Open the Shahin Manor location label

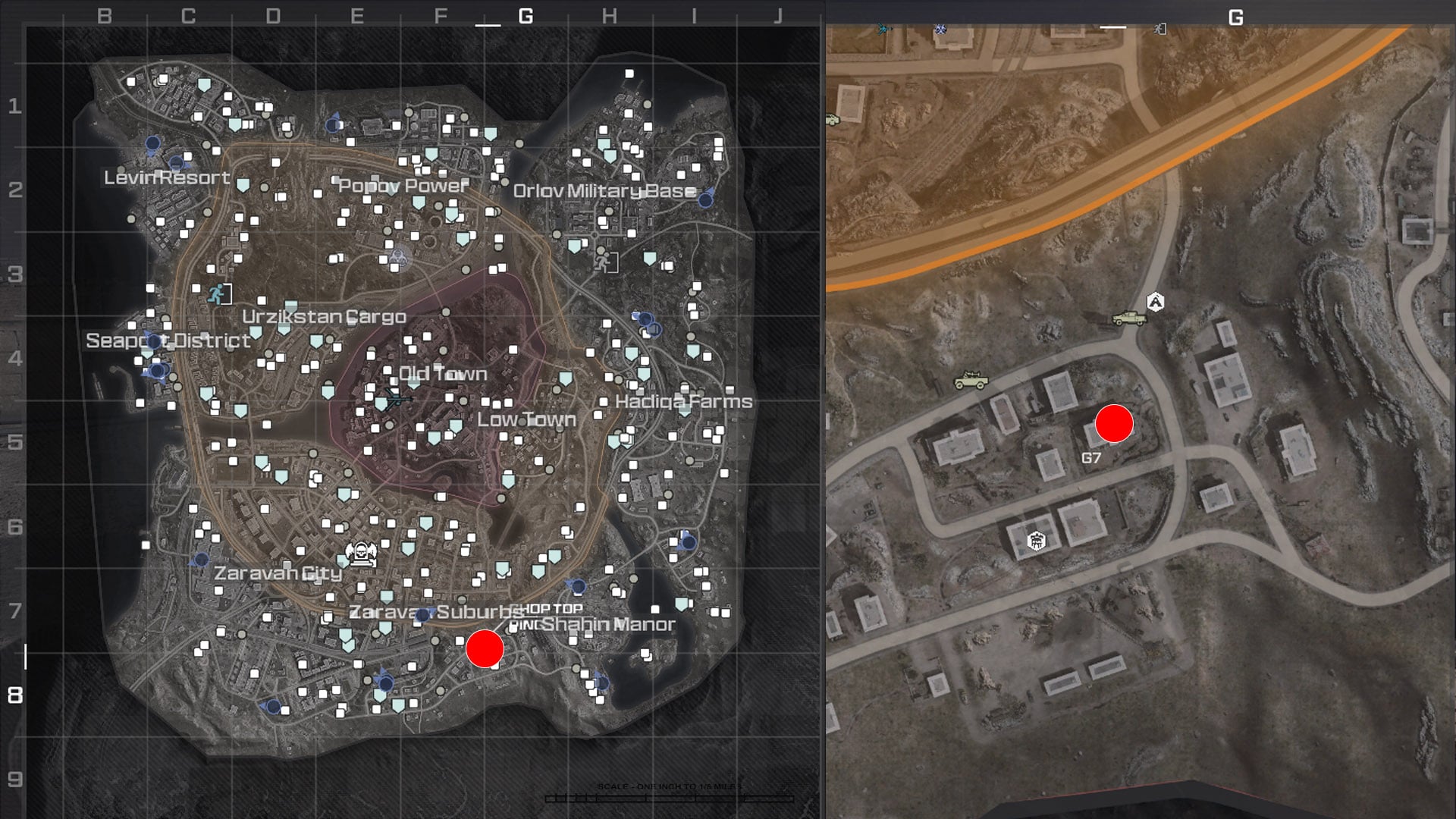click(609, 625)
